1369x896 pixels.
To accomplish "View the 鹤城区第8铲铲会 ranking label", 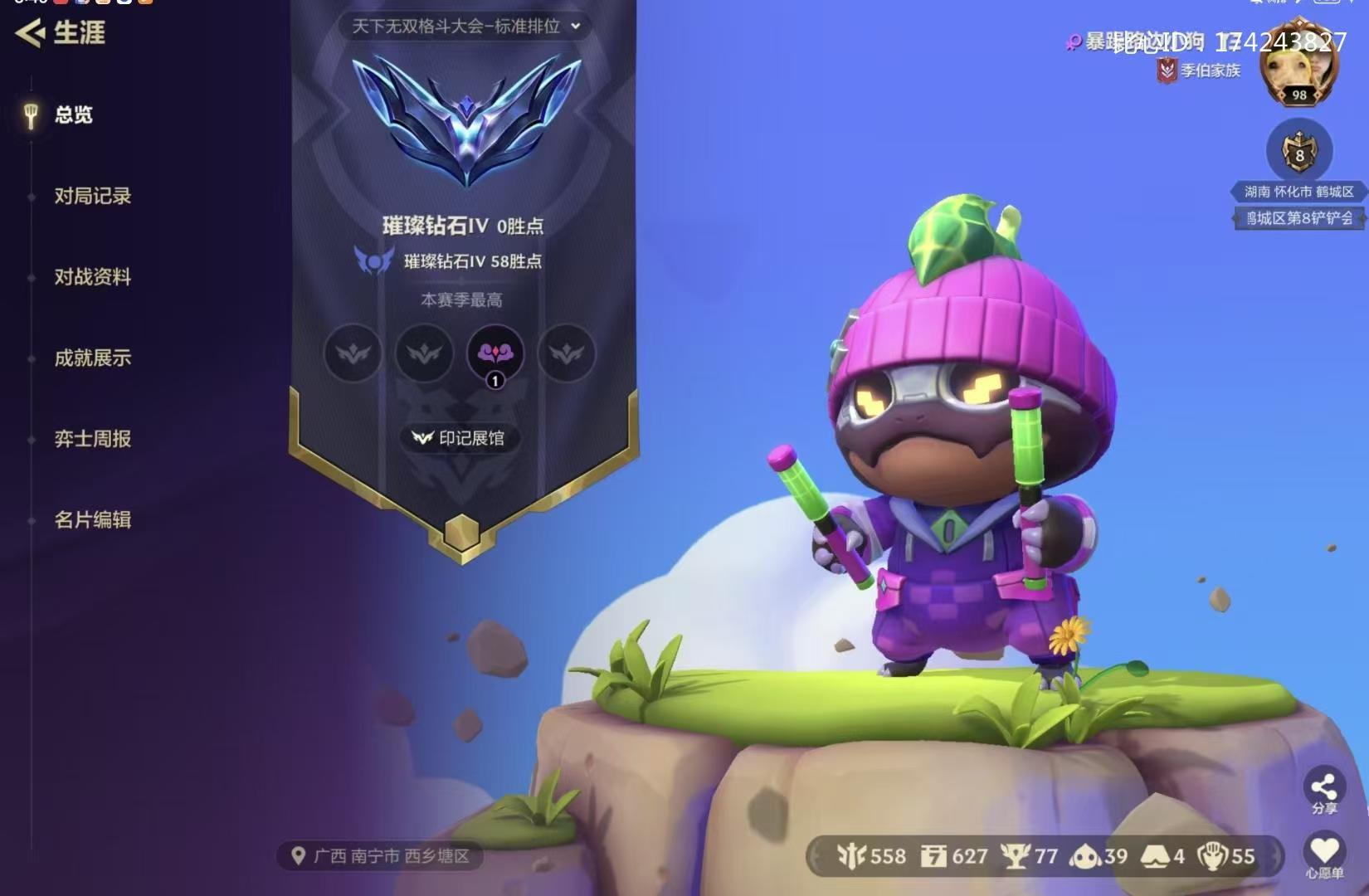I will coord(1298,218).
